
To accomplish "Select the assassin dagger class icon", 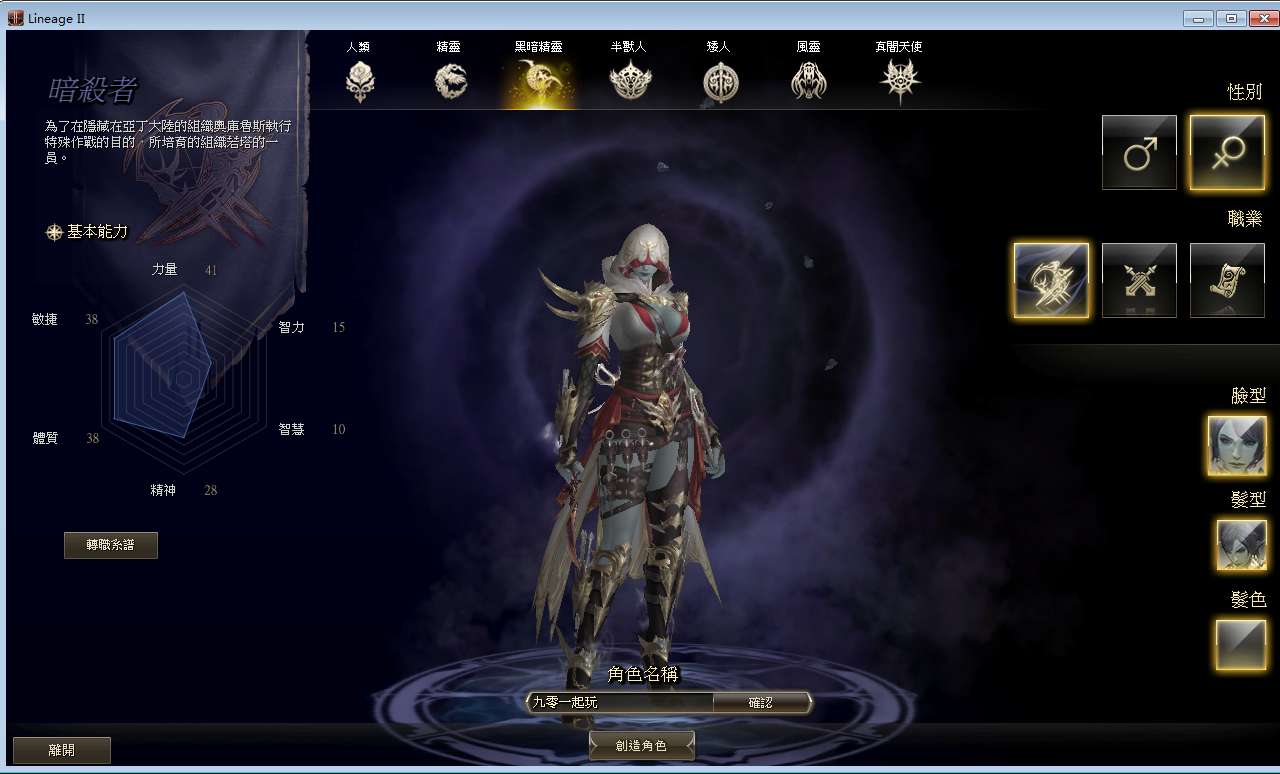I will click(x=1051, y=280).
